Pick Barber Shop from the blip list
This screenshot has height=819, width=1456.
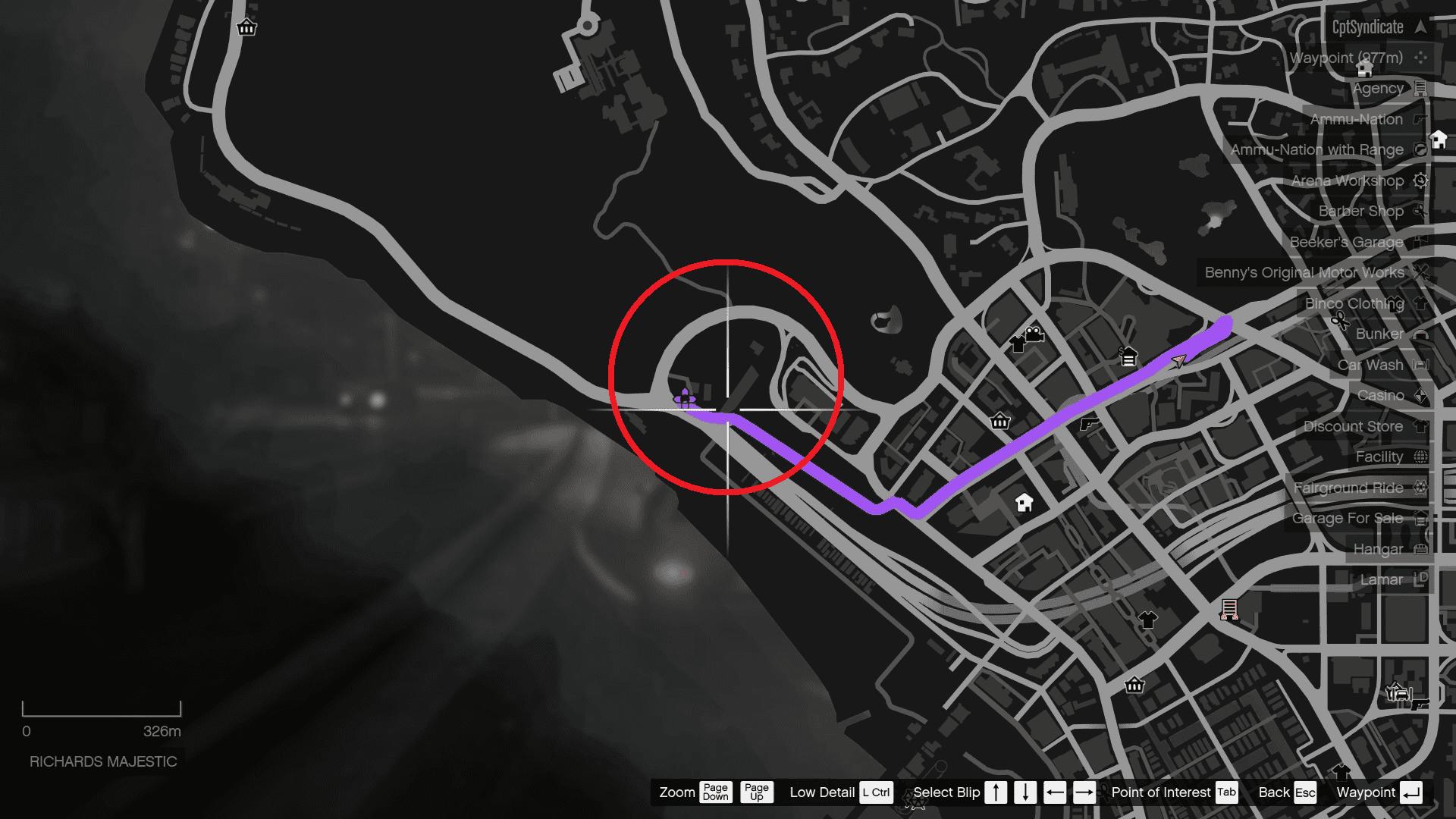click(x=1360, y=212)
